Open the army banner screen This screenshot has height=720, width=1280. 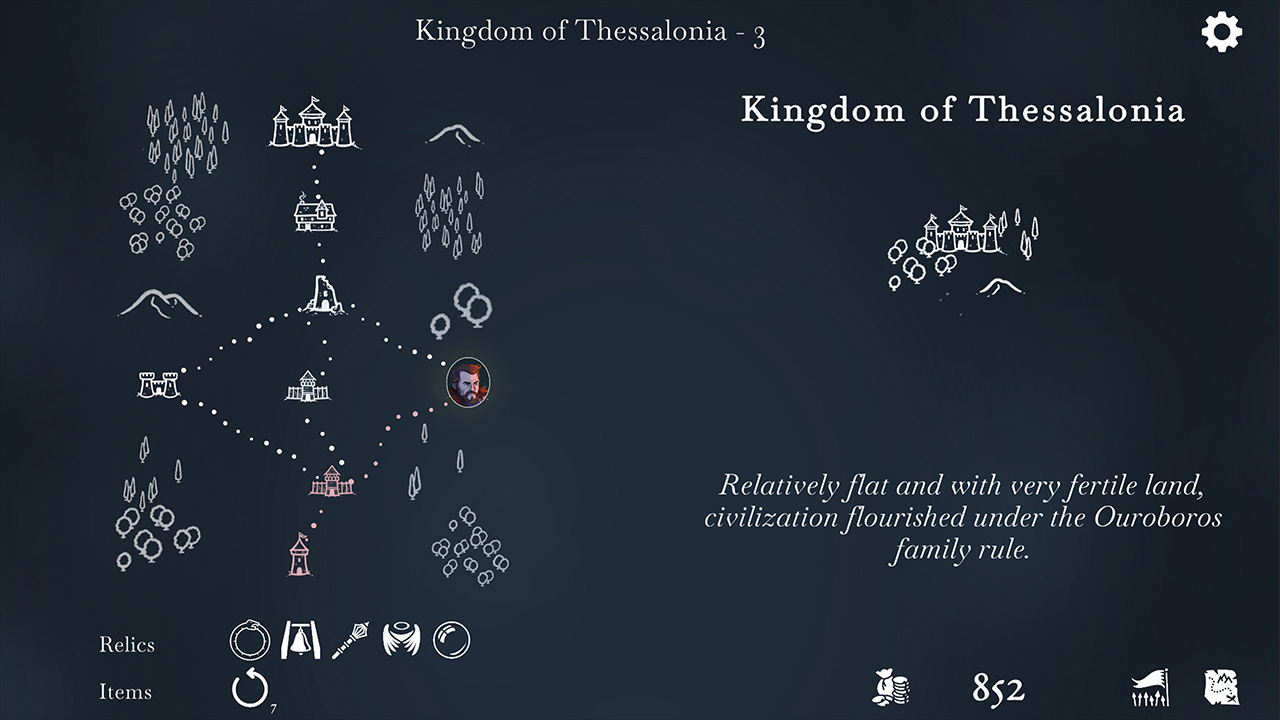tap(1149, 688)
